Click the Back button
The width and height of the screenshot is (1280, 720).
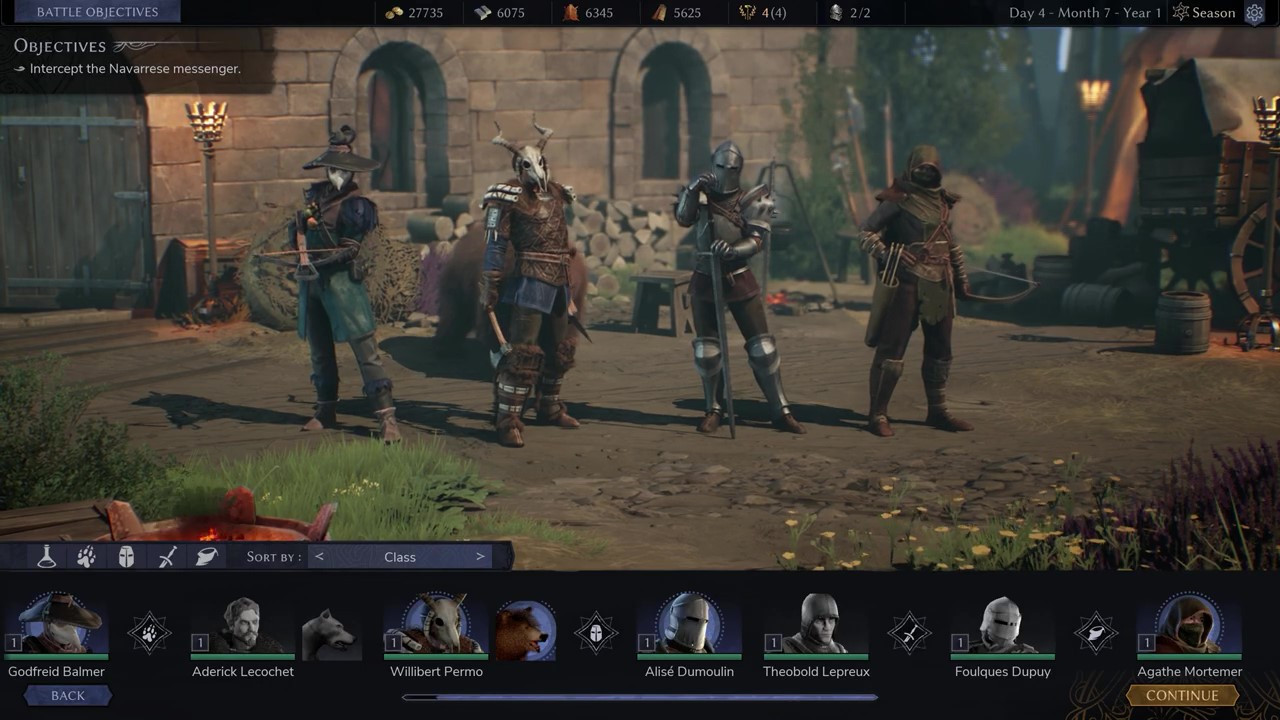pyautogui.click(x=68, y=696)
